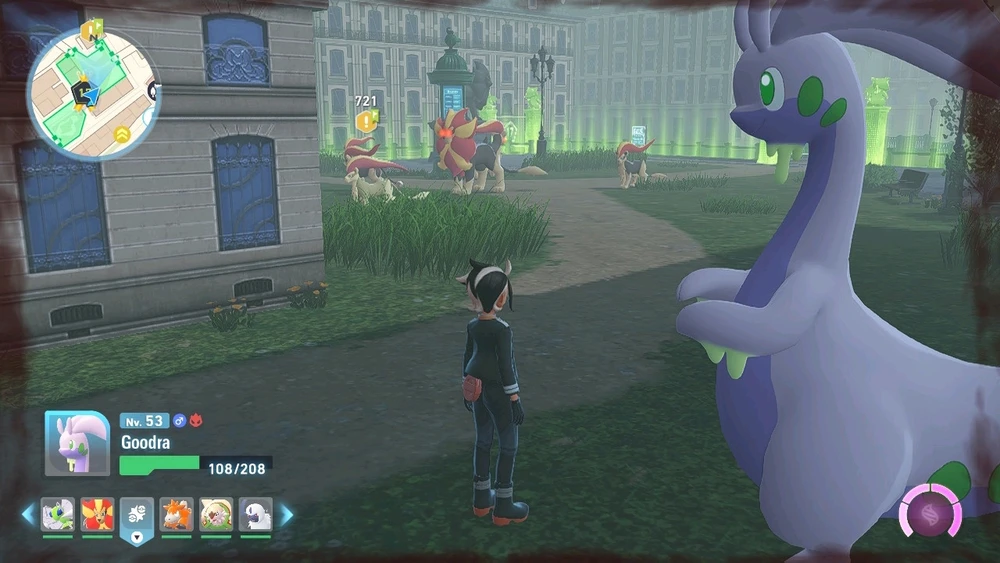Pick the orange fluffy Pokémon party slot
Screen dimensions: 1000x563
click(177, 515)
